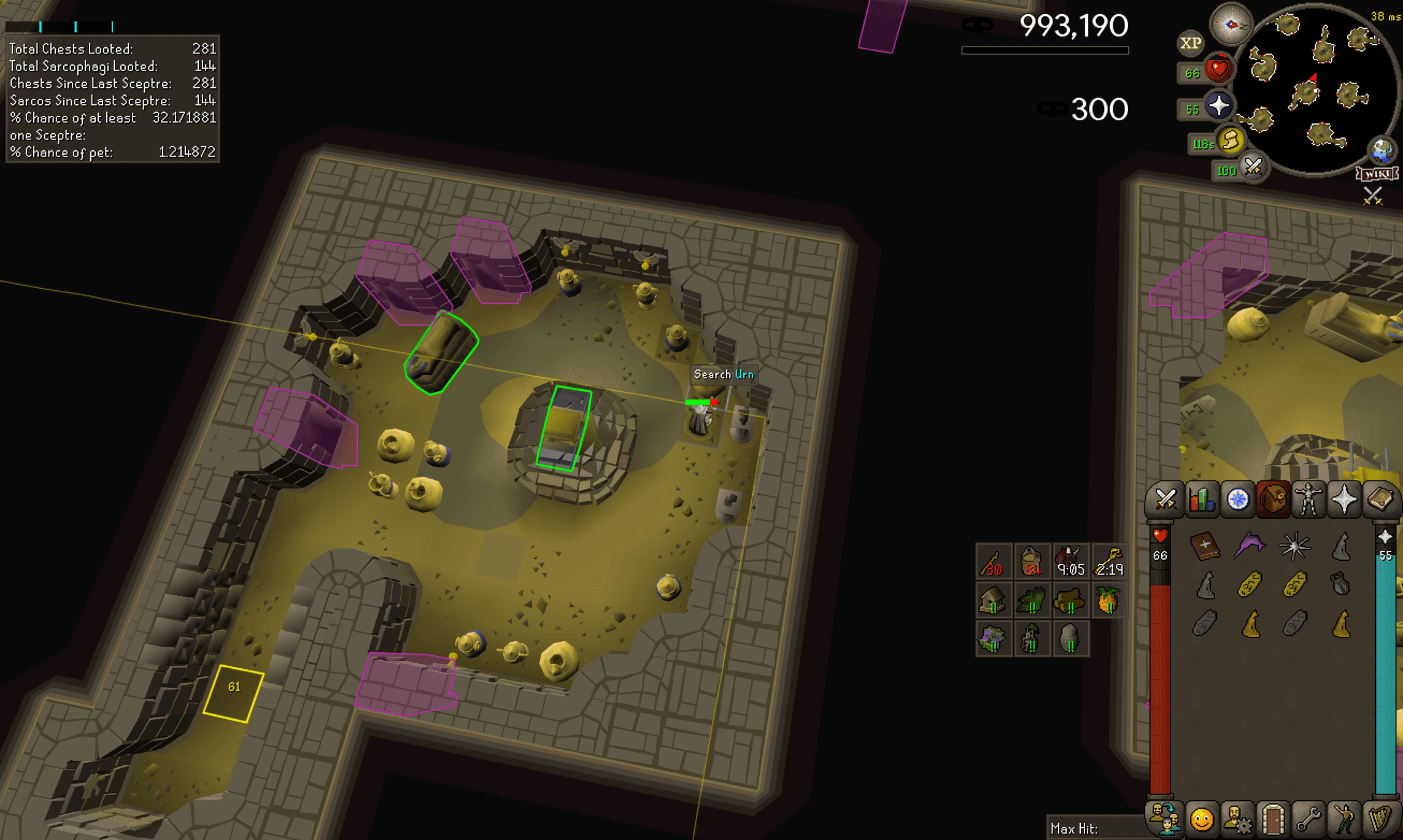Select the Magic spellbook icon
The image size is (1403, 840).
(x=1381, y=499)
